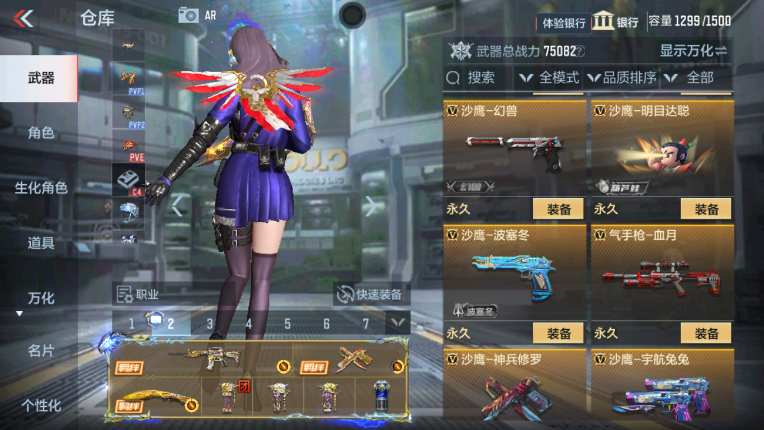This screenshot has height=430, width=764.
Task: Click the 搜索 search field
Action: (x=478, y=77)
